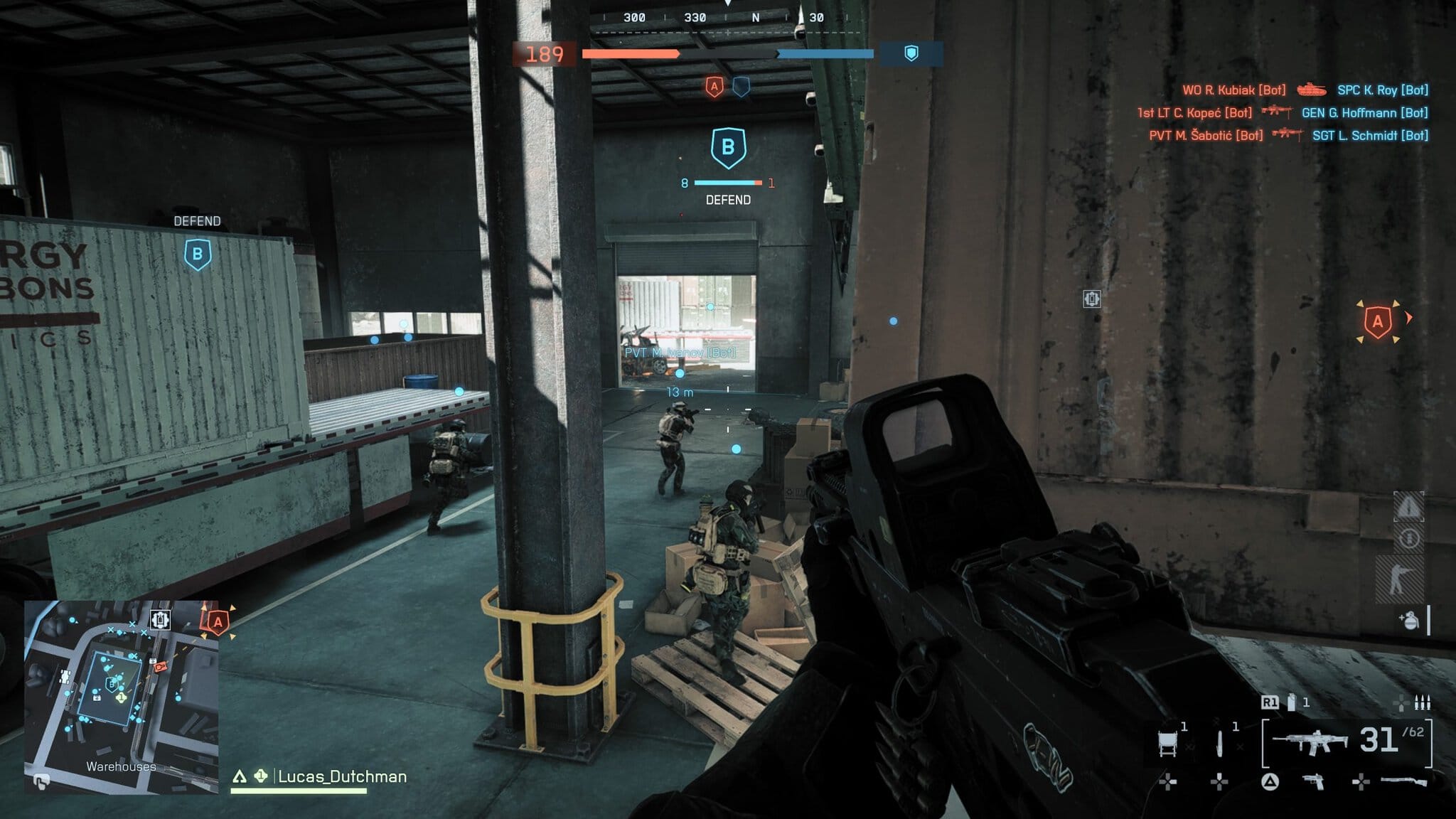Click the compass bearing strip

coord(727,18)
